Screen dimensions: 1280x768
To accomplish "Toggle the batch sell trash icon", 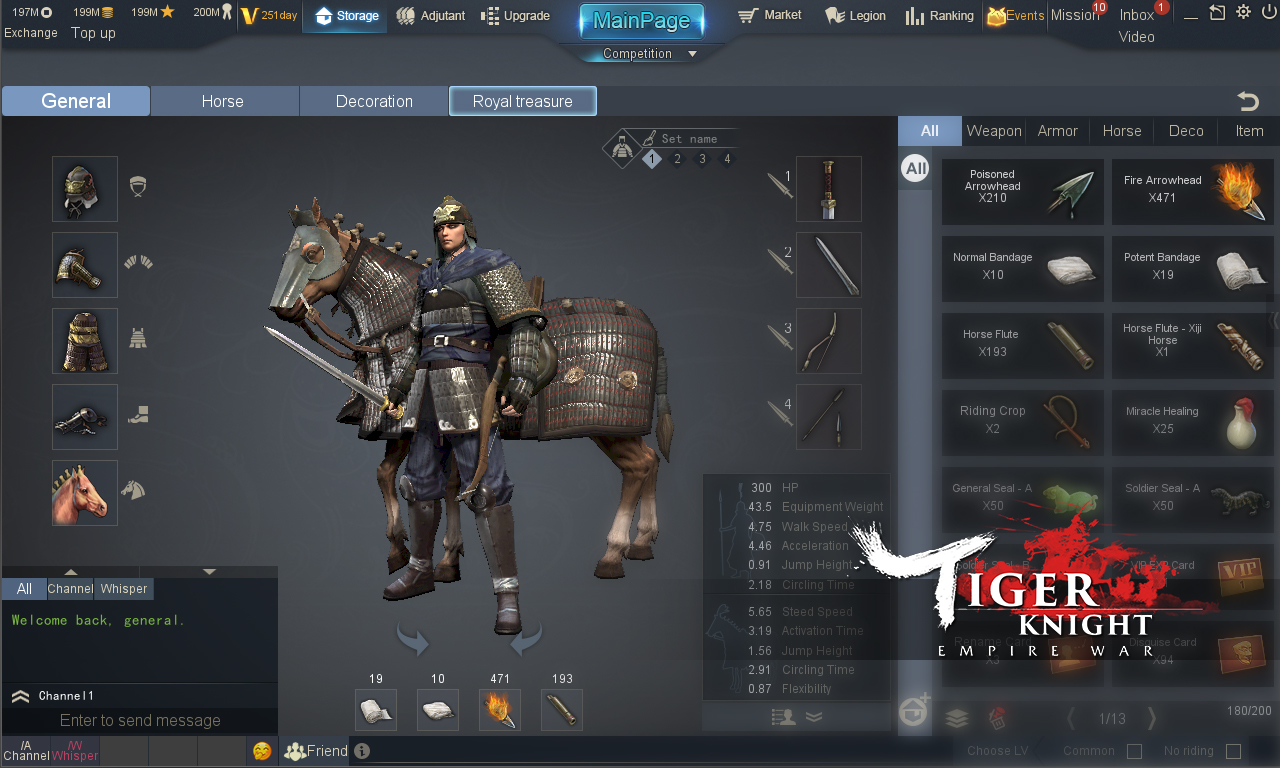I will (995, 718).
